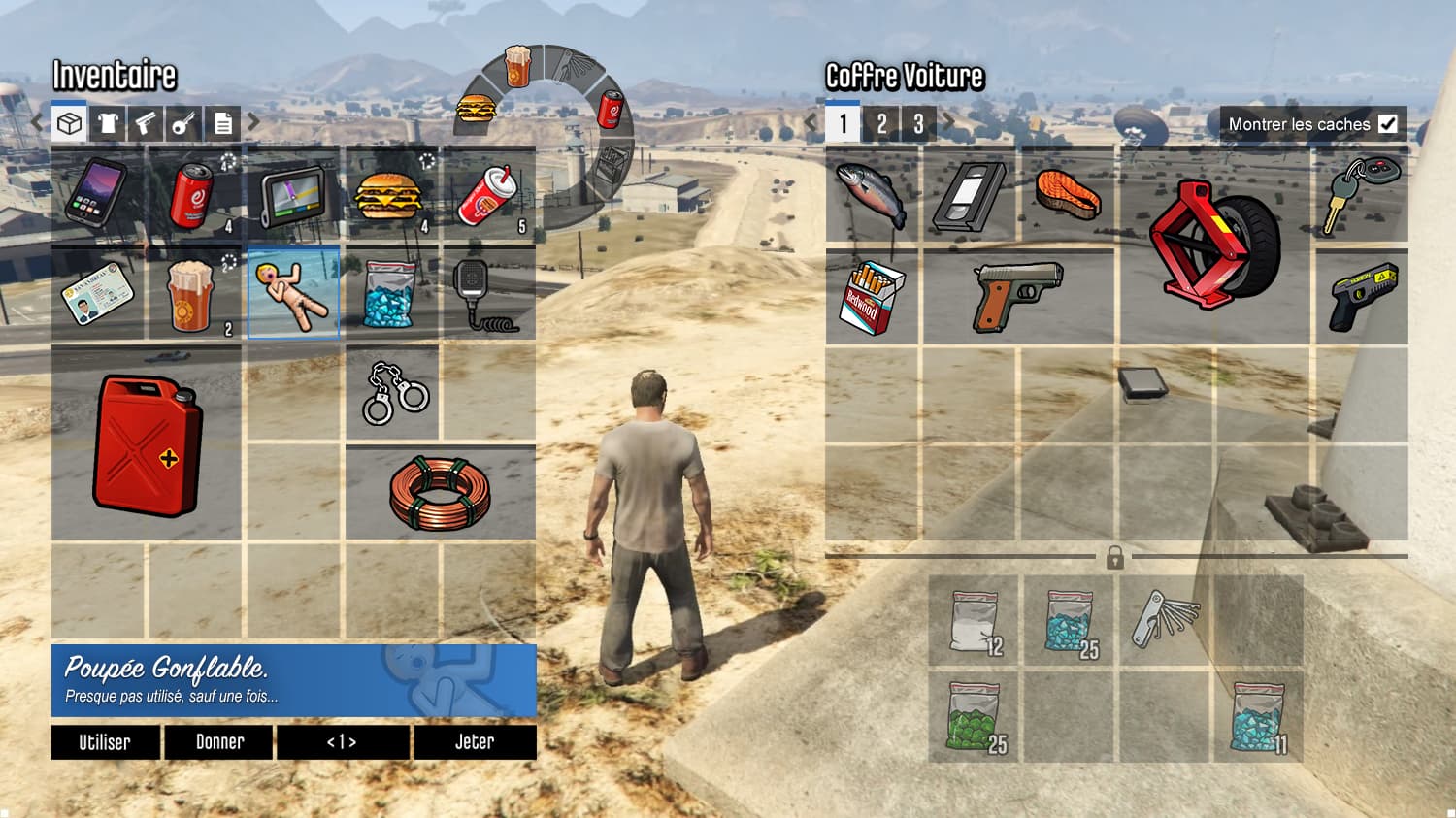The image size is (1456, 818).
Task: Toggle the Montrer les caches checkbox
Action: 1390,123
